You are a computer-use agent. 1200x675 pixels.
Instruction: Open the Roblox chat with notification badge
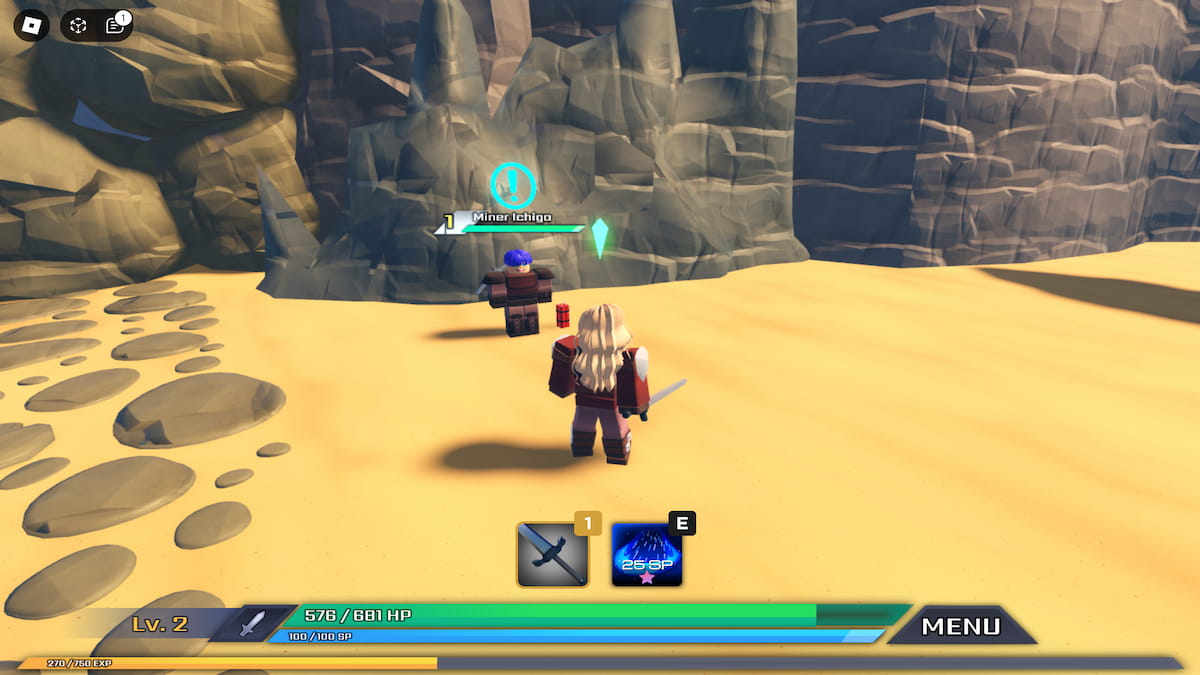[x=115, y=25]
